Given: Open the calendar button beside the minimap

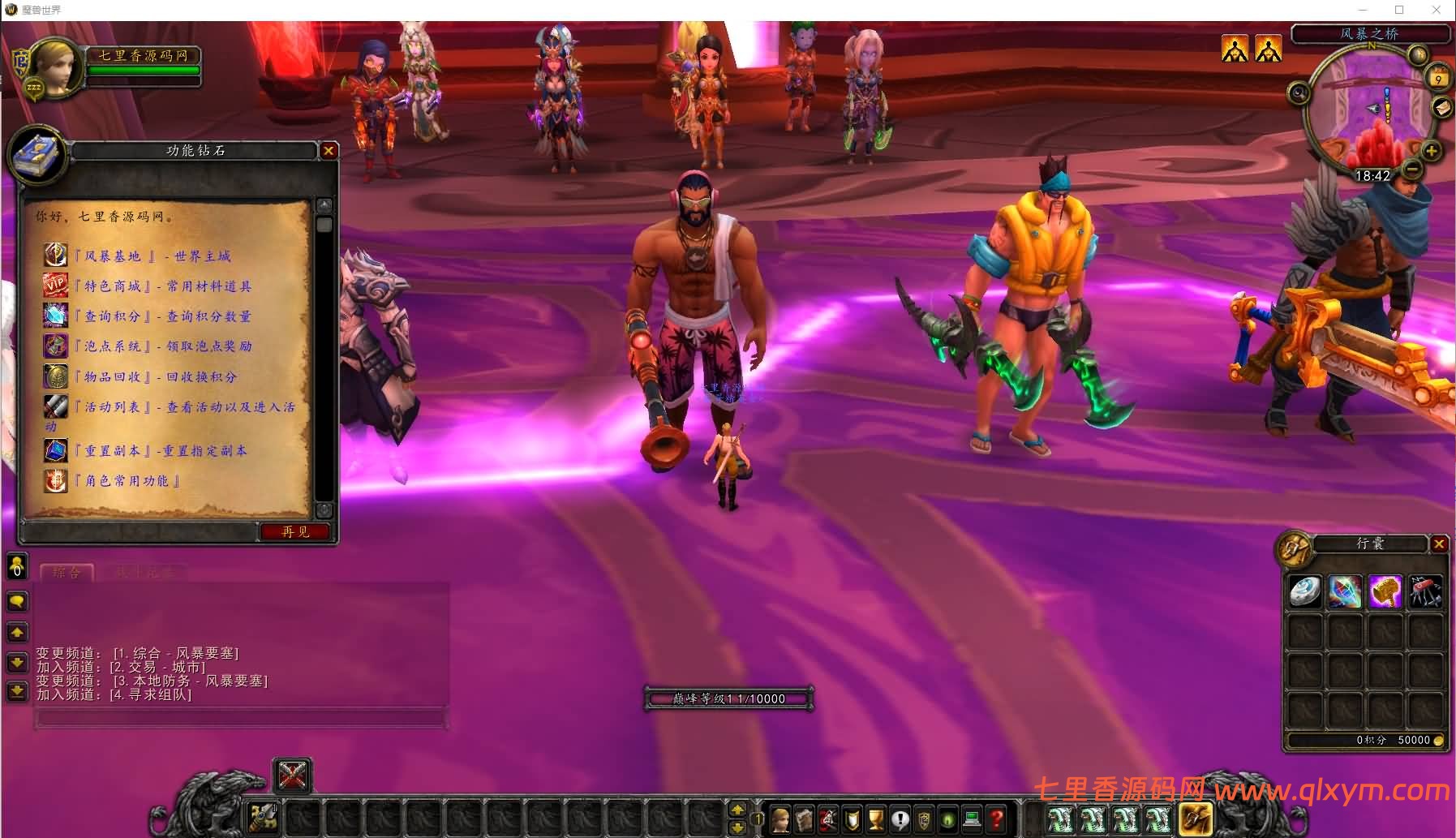Looking at the screenshot, I should point(1438,79).
